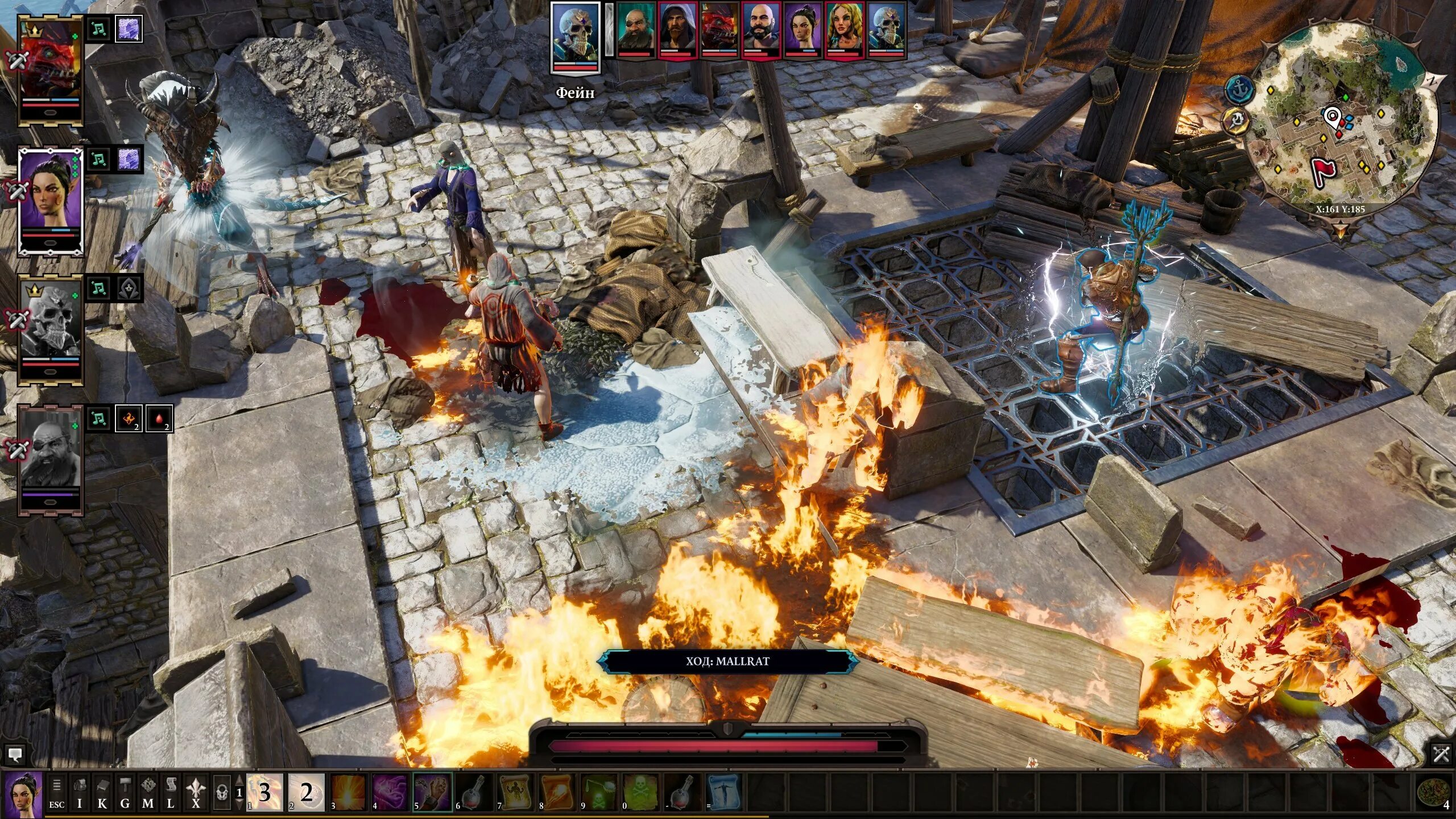Click the crossed swords button at bottom right

[1441, 755]
